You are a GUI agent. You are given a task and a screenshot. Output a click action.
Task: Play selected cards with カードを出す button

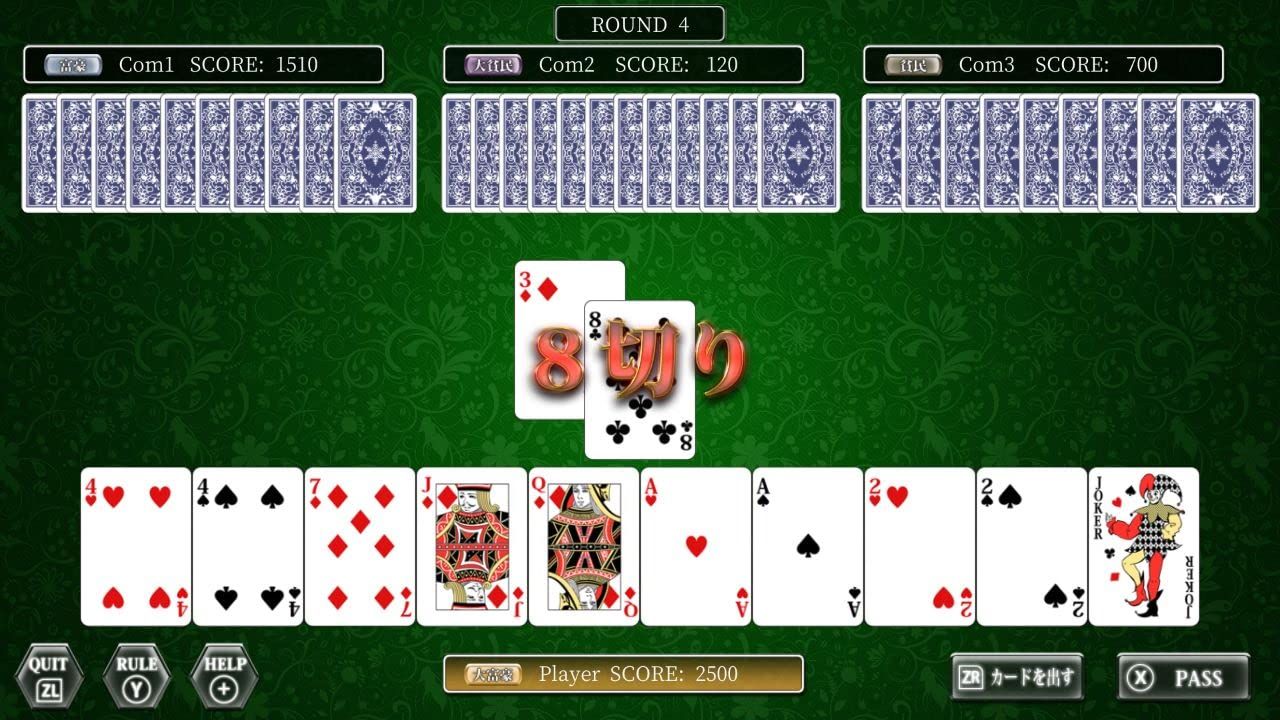(1016, 678)
